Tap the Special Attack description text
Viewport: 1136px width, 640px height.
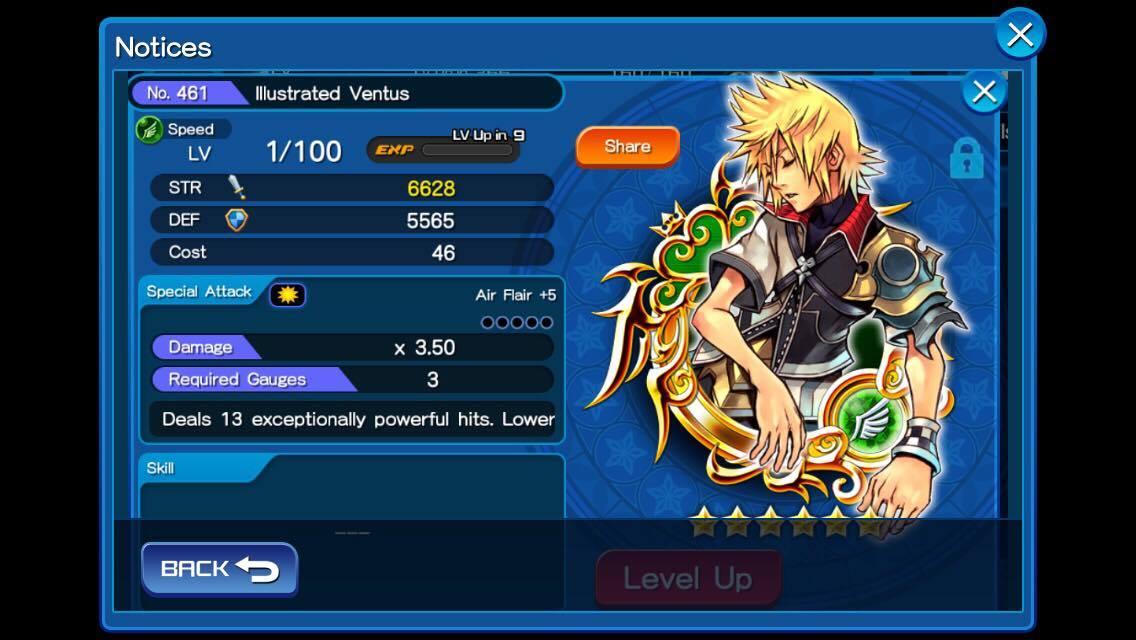click(357, 419)
